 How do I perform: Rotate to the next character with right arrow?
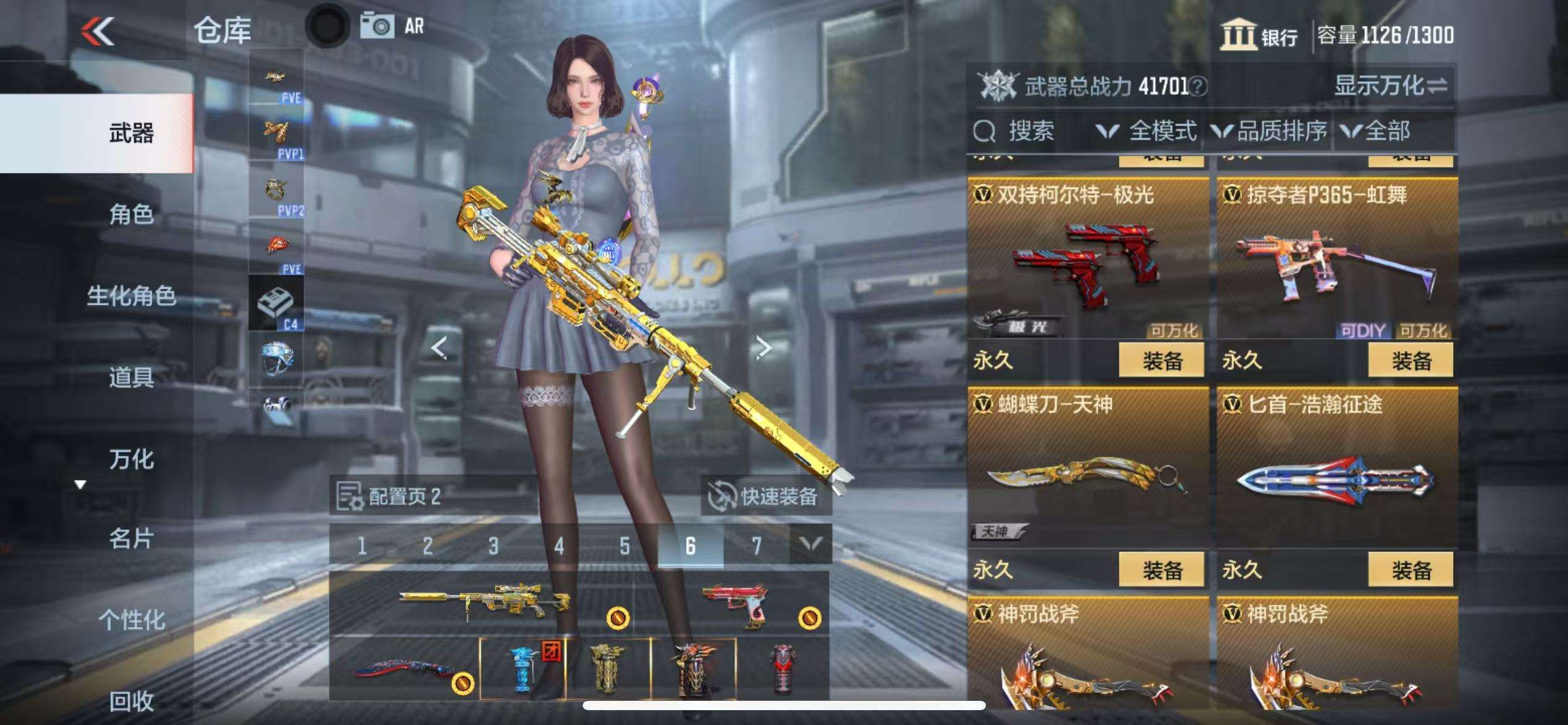pyautogui.click(x=764, y=348)
